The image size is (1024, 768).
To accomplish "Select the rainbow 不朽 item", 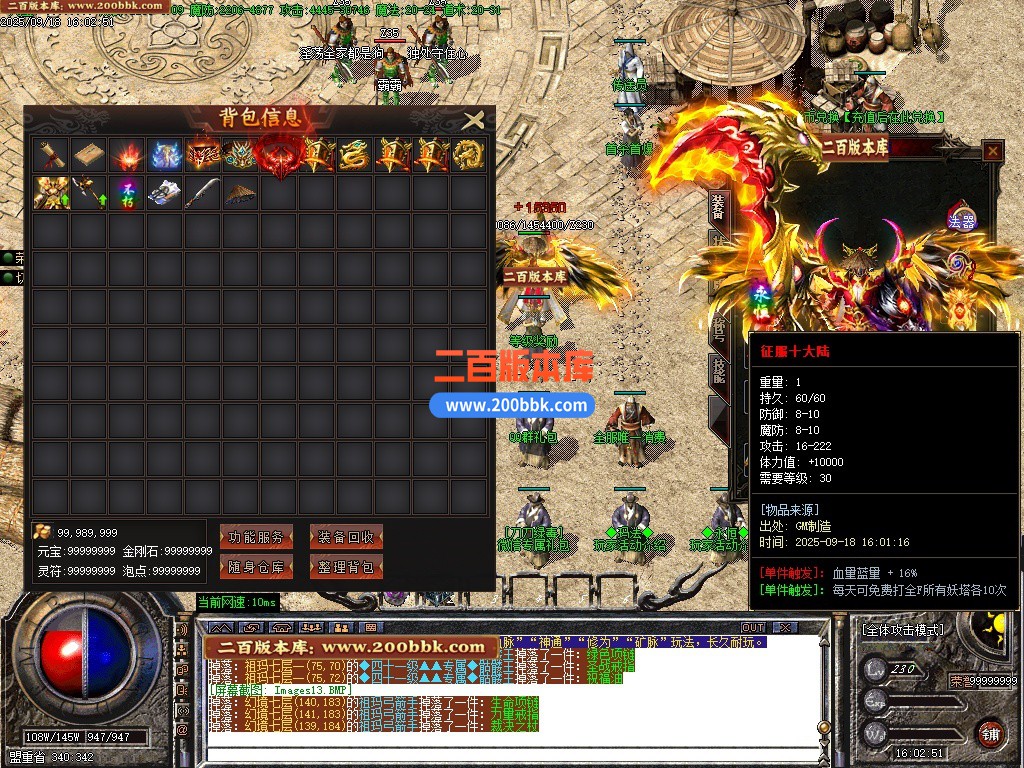I will click(x=126, y=192).
